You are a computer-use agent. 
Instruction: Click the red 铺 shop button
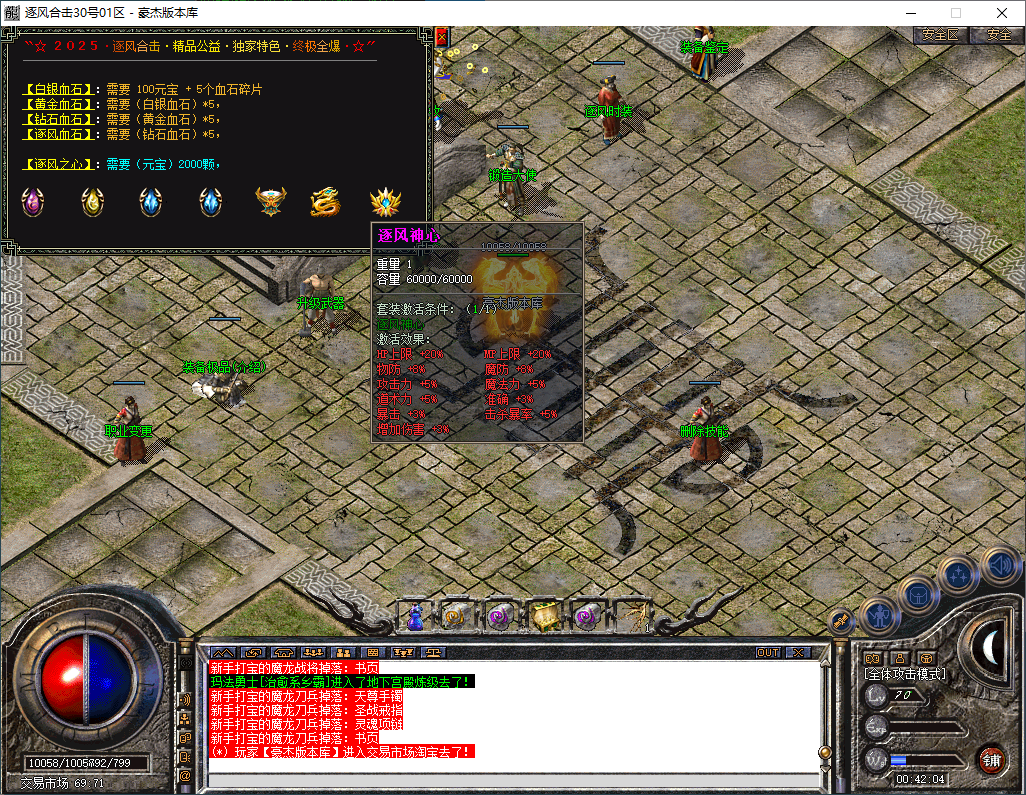[991, 759]
